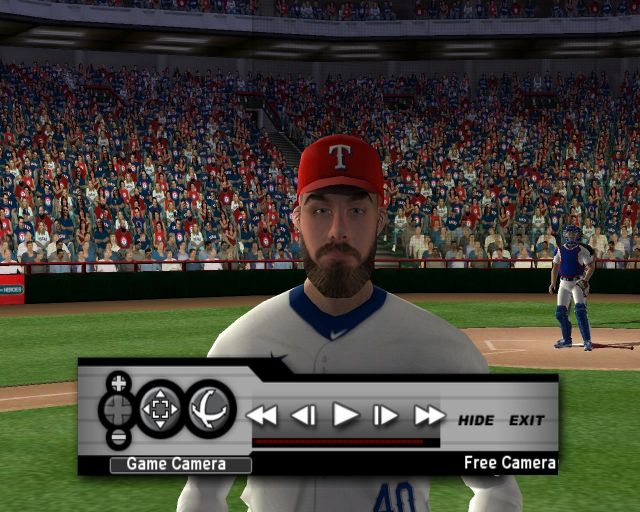This screenshot has width=640, height=512.
Task: Select the camera rotate icon
Action: tap(210, 408)
